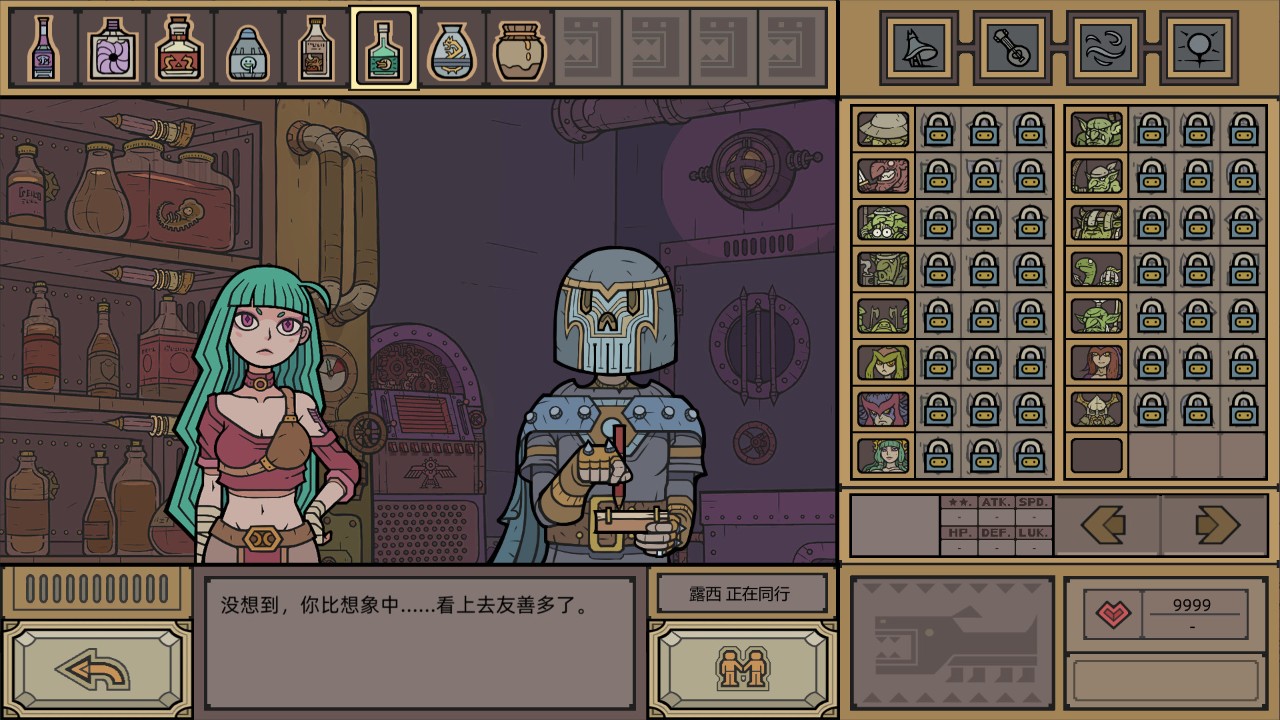The image size is (1280, 720).
Task: Select the slim purple bottle
Action: coord(44,48)
